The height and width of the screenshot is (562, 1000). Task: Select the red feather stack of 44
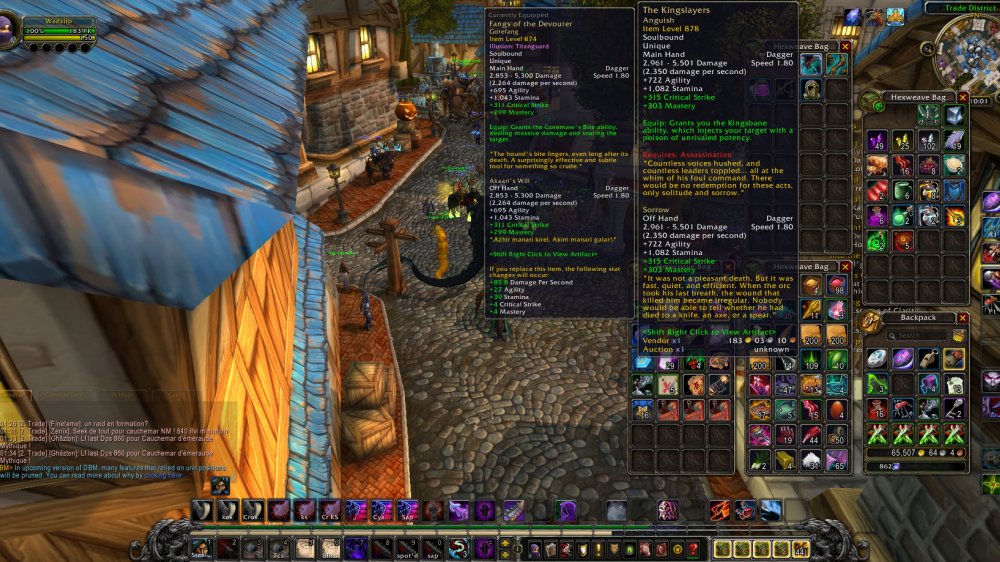click(810, 434)
